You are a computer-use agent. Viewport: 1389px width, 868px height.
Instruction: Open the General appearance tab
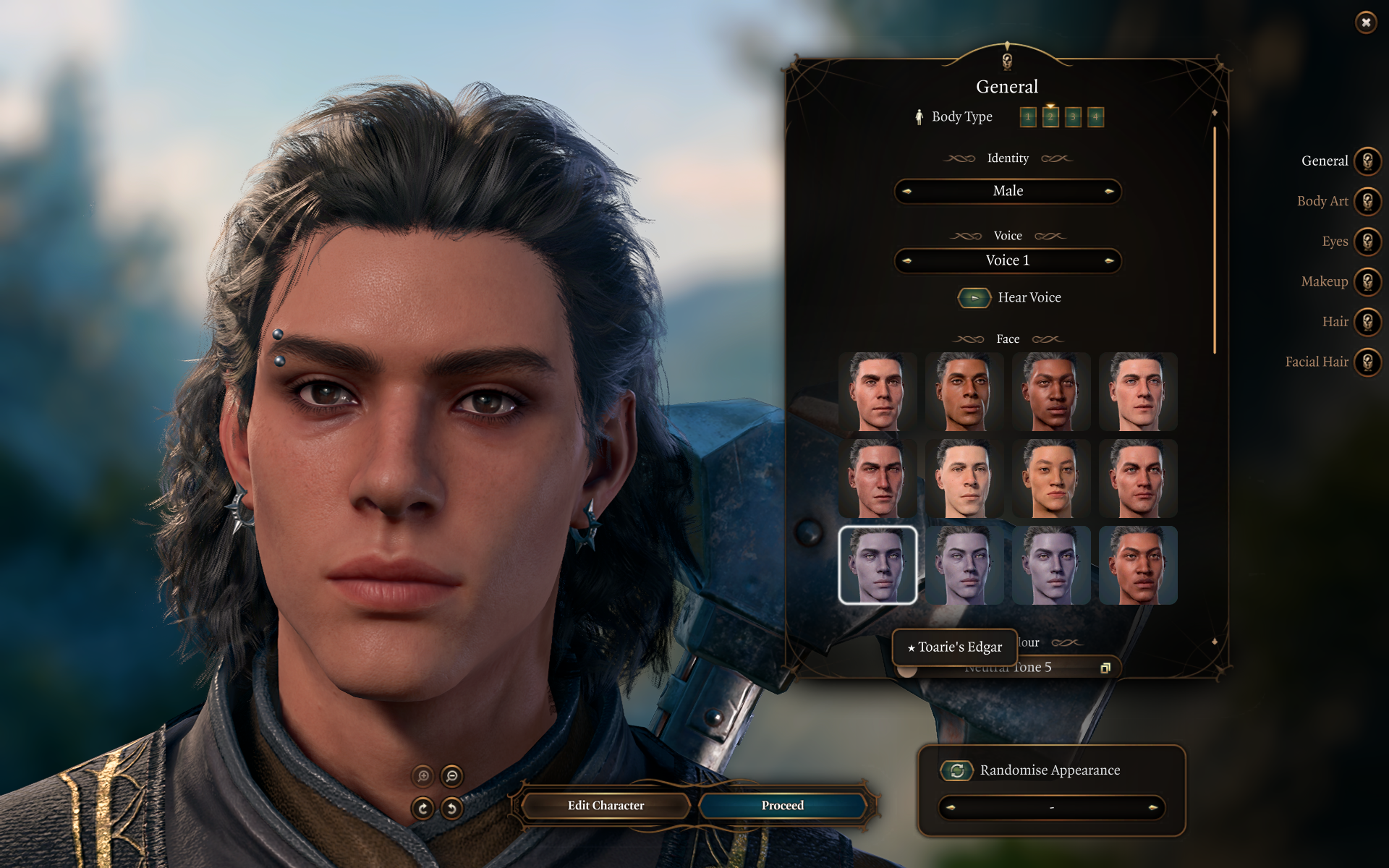tap(1367, 161)
